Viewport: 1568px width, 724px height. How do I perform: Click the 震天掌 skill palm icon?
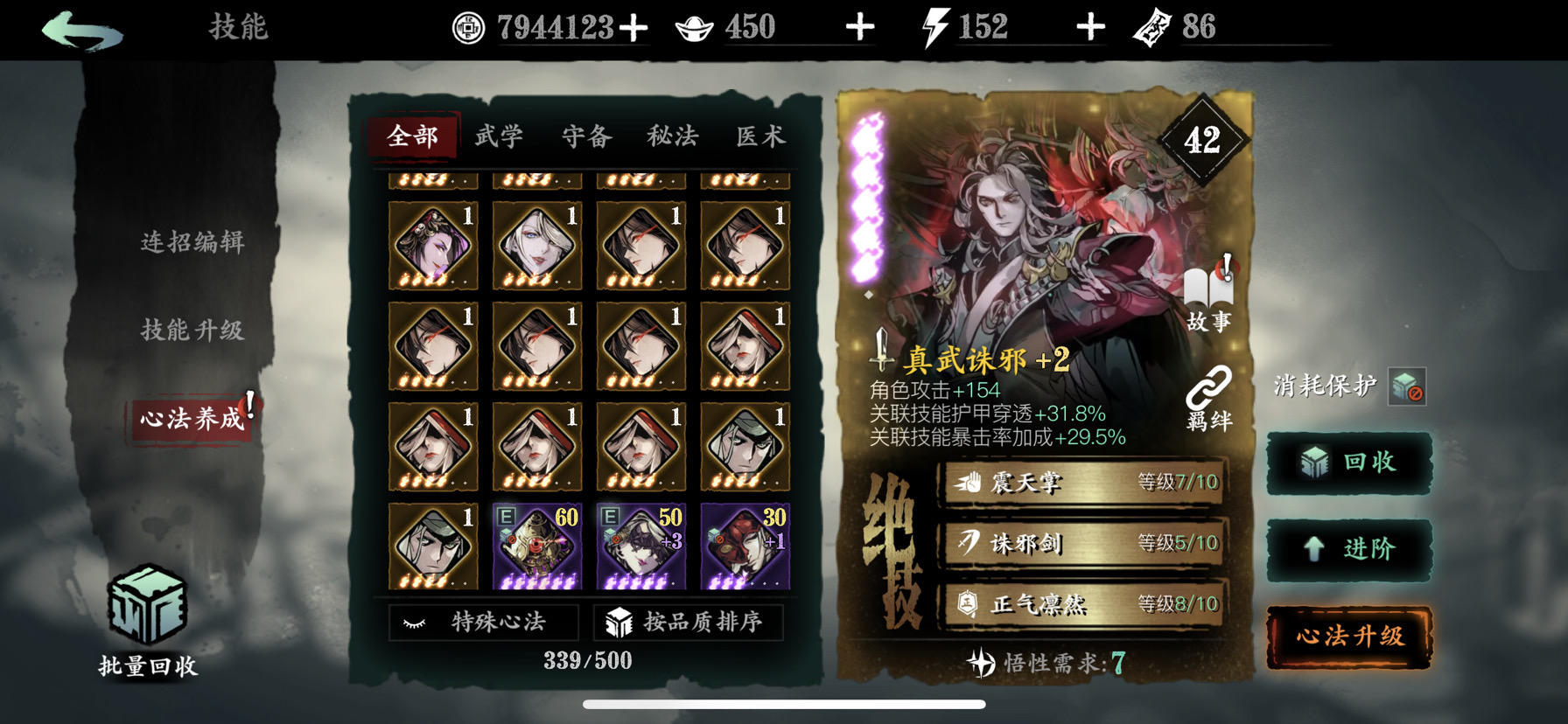point(969,482)
